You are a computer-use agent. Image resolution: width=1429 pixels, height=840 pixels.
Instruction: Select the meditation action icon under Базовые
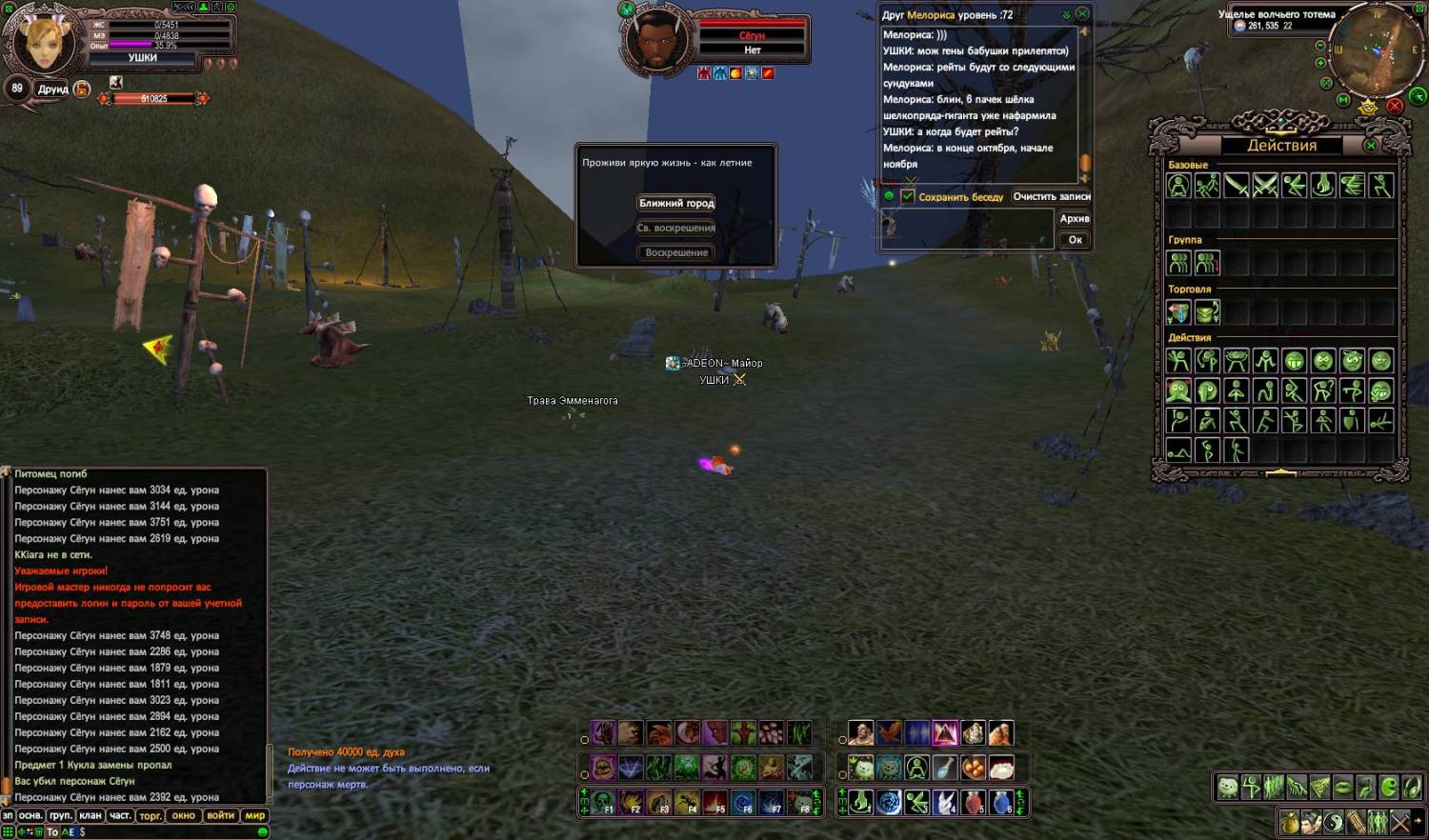pyautogui.click(x=1178, y=185)
